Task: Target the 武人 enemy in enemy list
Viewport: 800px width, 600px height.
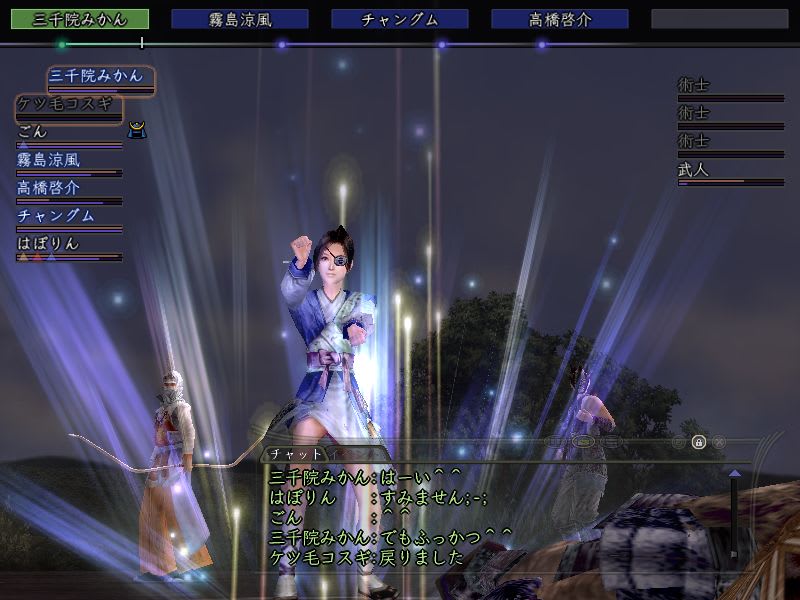Action: click(693, 170)
